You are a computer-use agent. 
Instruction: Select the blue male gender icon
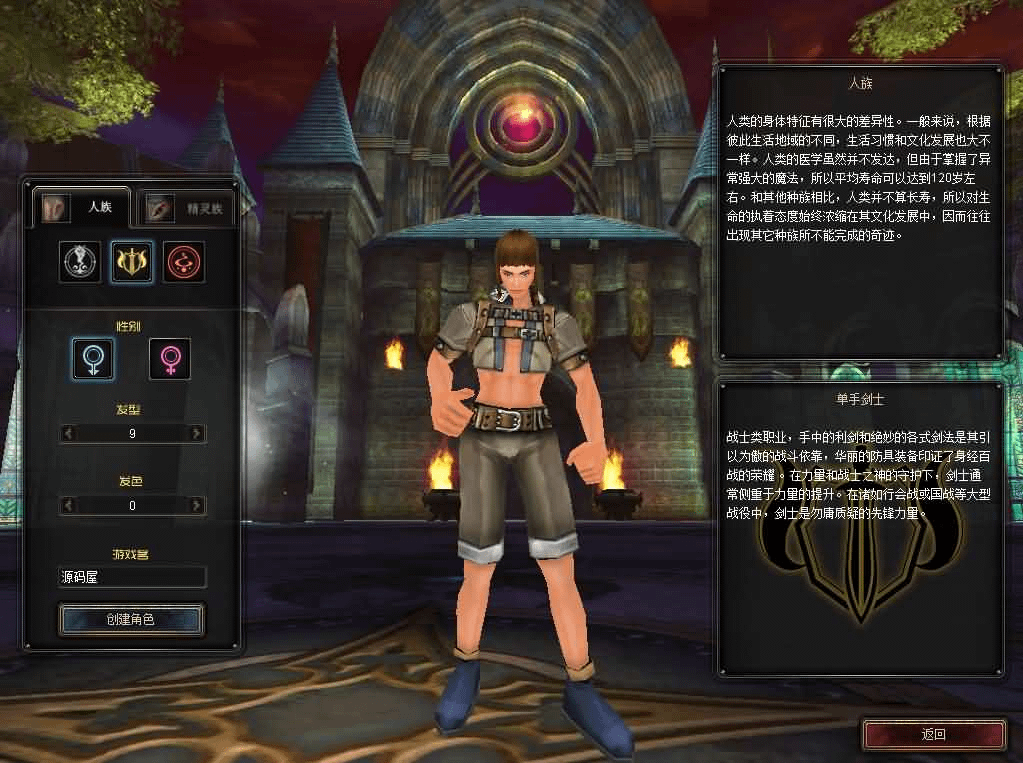point(92,358)
